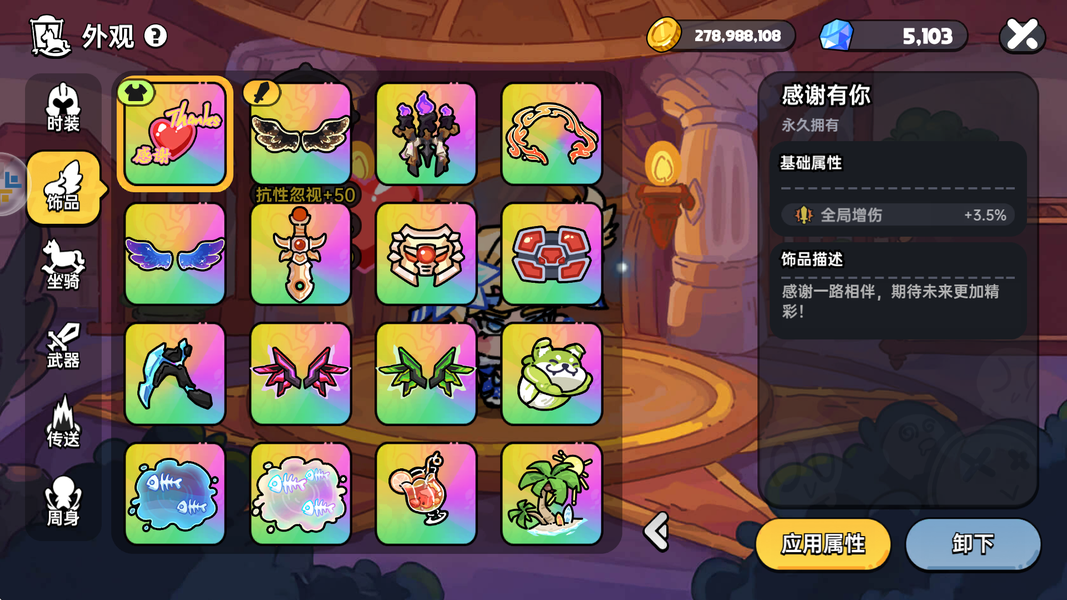
Task: Open the 外观 help question mark
Action: pyautogui.click(x=155, y=36)
